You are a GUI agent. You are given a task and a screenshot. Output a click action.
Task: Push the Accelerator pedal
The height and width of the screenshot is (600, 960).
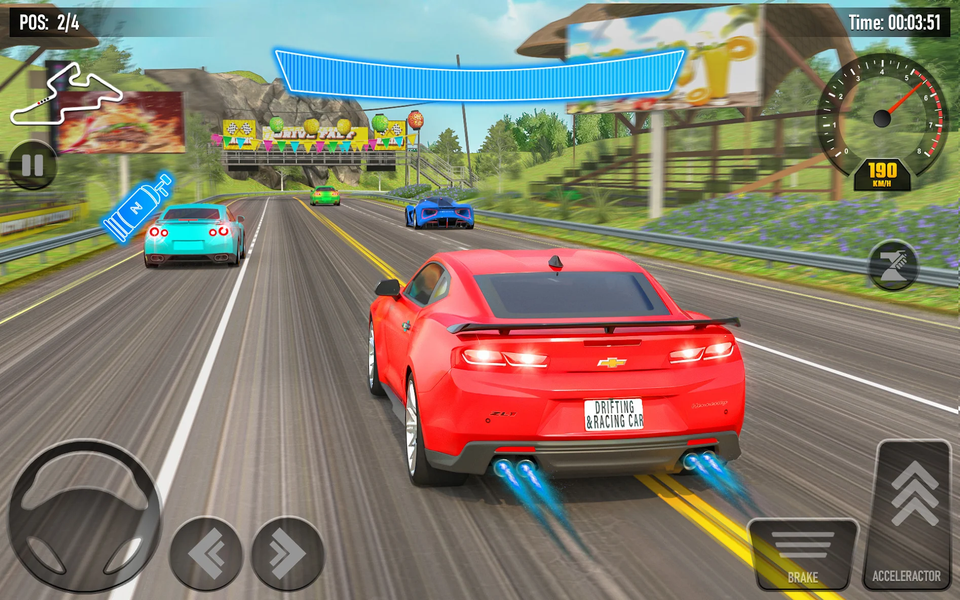pos(914,514)
